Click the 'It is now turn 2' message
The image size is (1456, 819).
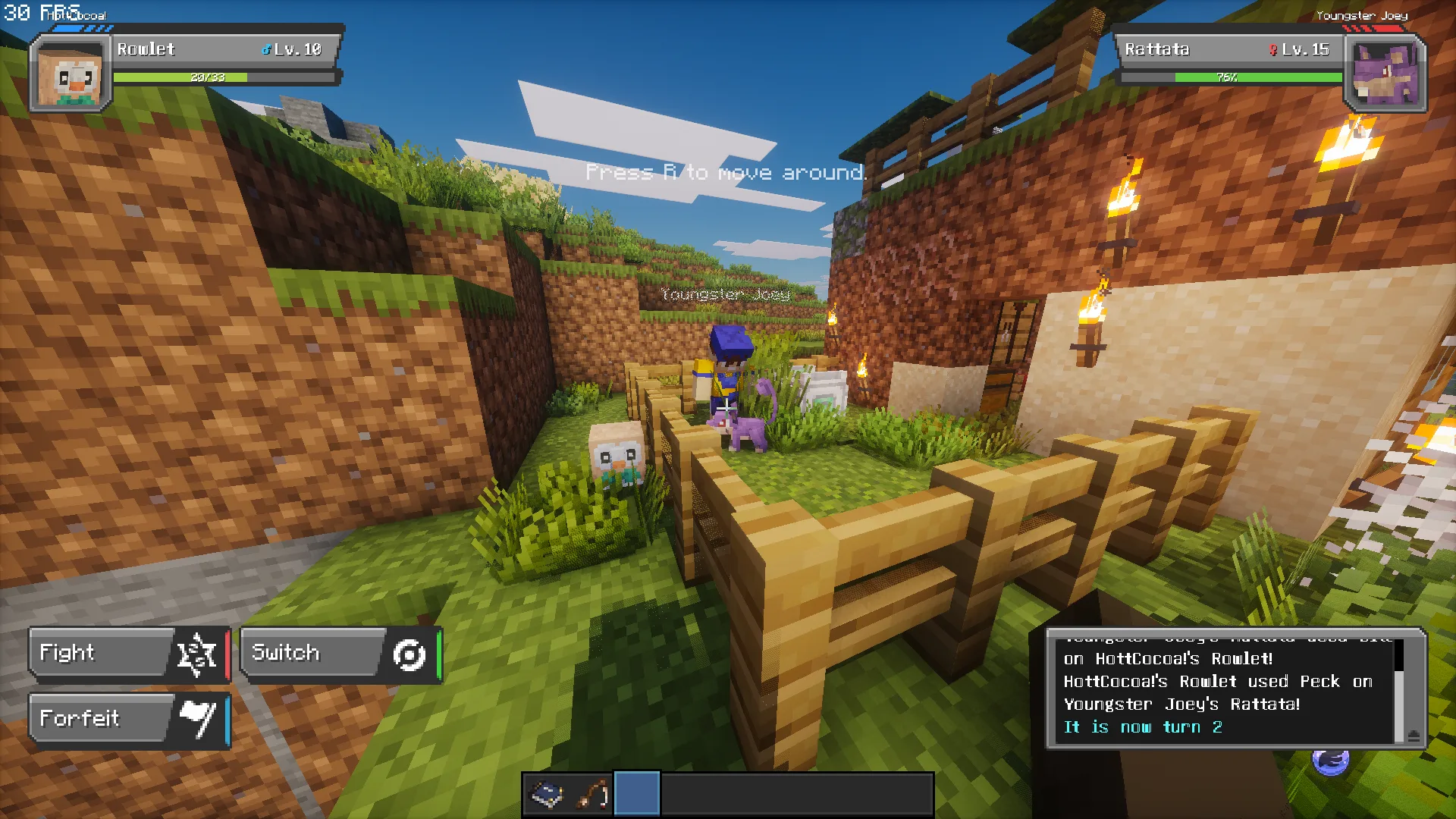(1144, 726)
